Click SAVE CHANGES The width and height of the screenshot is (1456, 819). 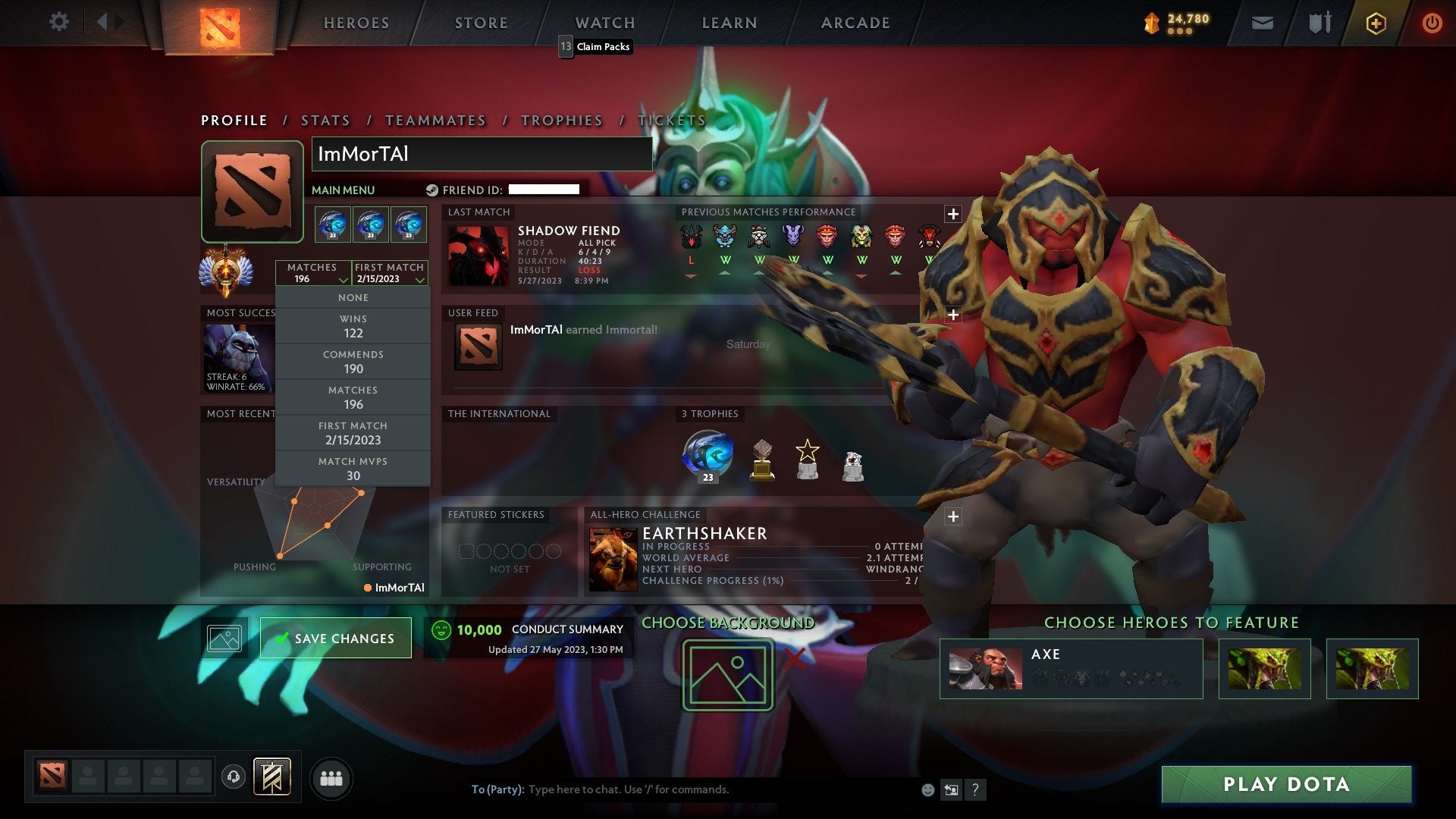336,638
